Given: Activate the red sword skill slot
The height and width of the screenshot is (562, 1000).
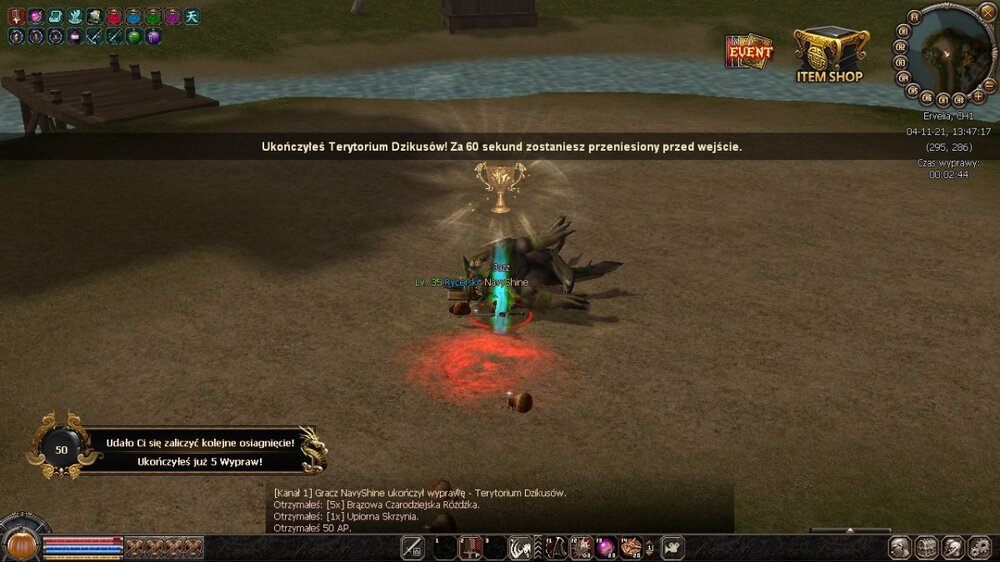Looking at the screenshot, I should pyautogui.click(x=469, y=547).
